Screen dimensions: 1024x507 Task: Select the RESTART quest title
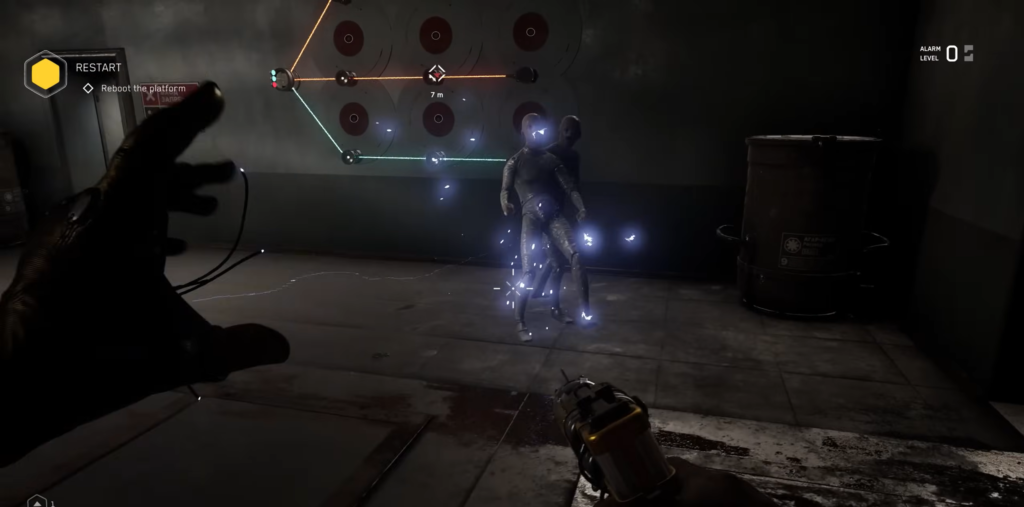point(98,68)
